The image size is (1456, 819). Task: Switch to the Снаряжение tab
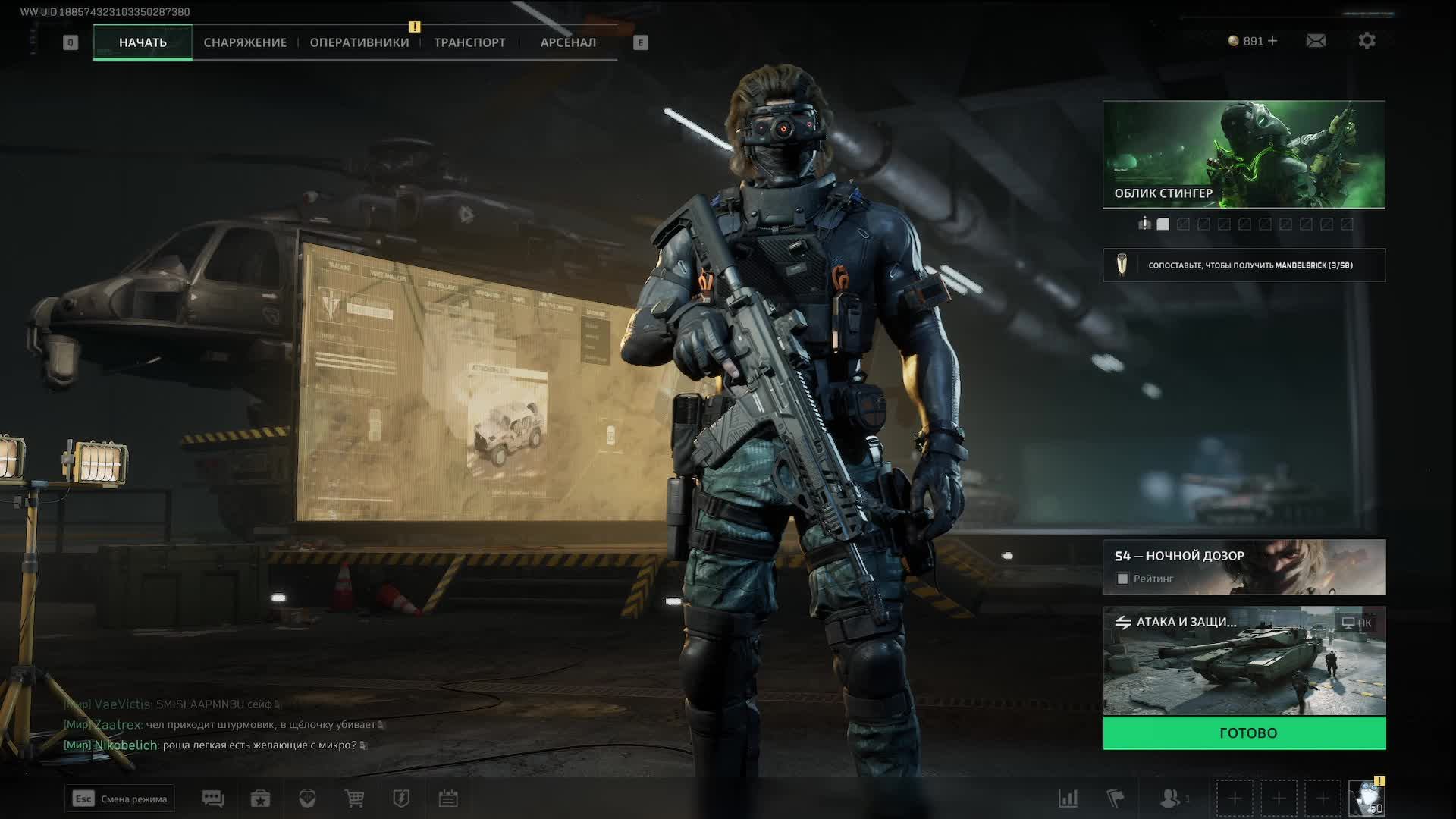245,42
